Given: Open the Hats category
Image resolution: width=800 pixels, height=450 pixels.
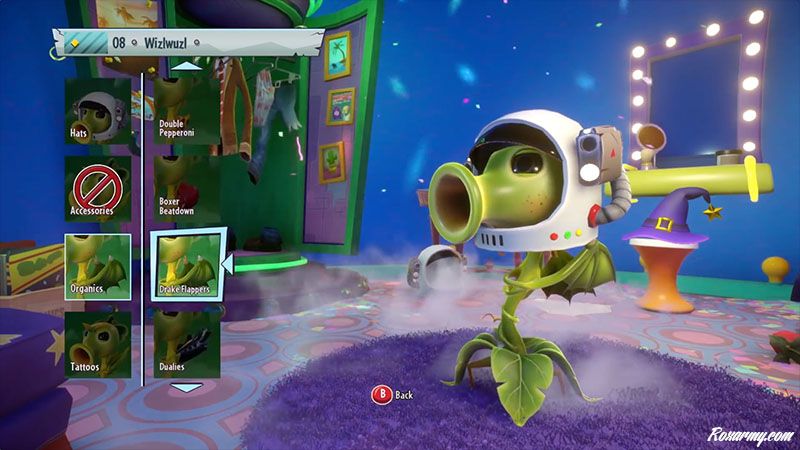Looking at the screenshot, I should click(98, 110).
